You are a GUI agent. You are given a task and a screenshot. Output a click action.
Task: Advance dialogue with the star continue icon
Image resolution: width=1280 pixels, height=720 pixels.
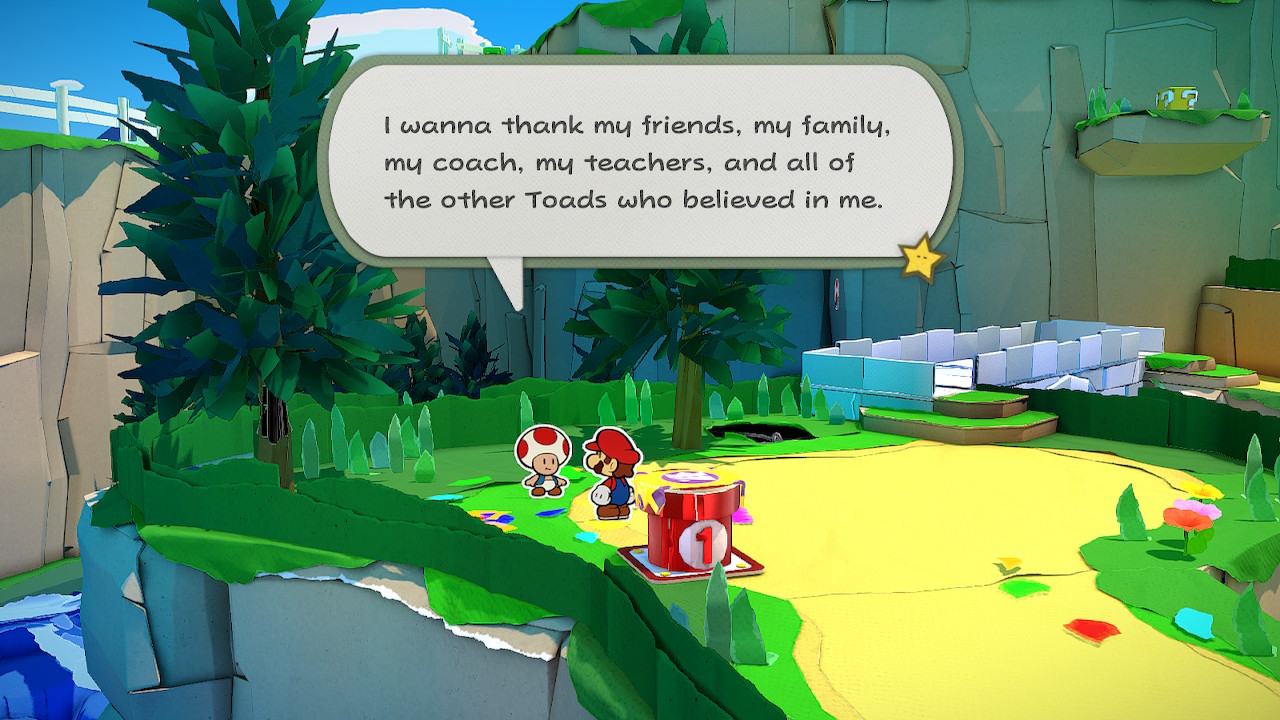click(920, 259)
